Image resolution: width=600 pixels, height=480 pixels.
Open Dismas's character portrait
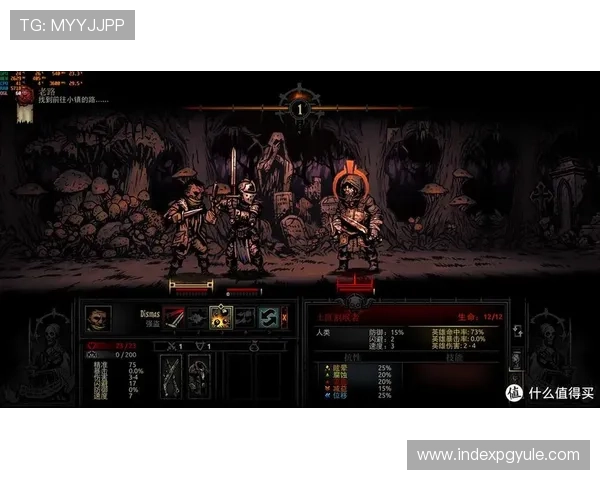point(97,318)
